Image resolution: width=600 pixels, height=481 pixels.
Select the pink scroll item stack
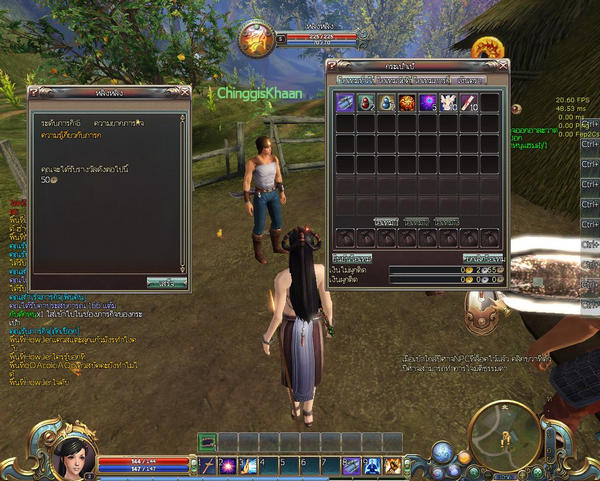pyautogui.click(x=467, y=103)
